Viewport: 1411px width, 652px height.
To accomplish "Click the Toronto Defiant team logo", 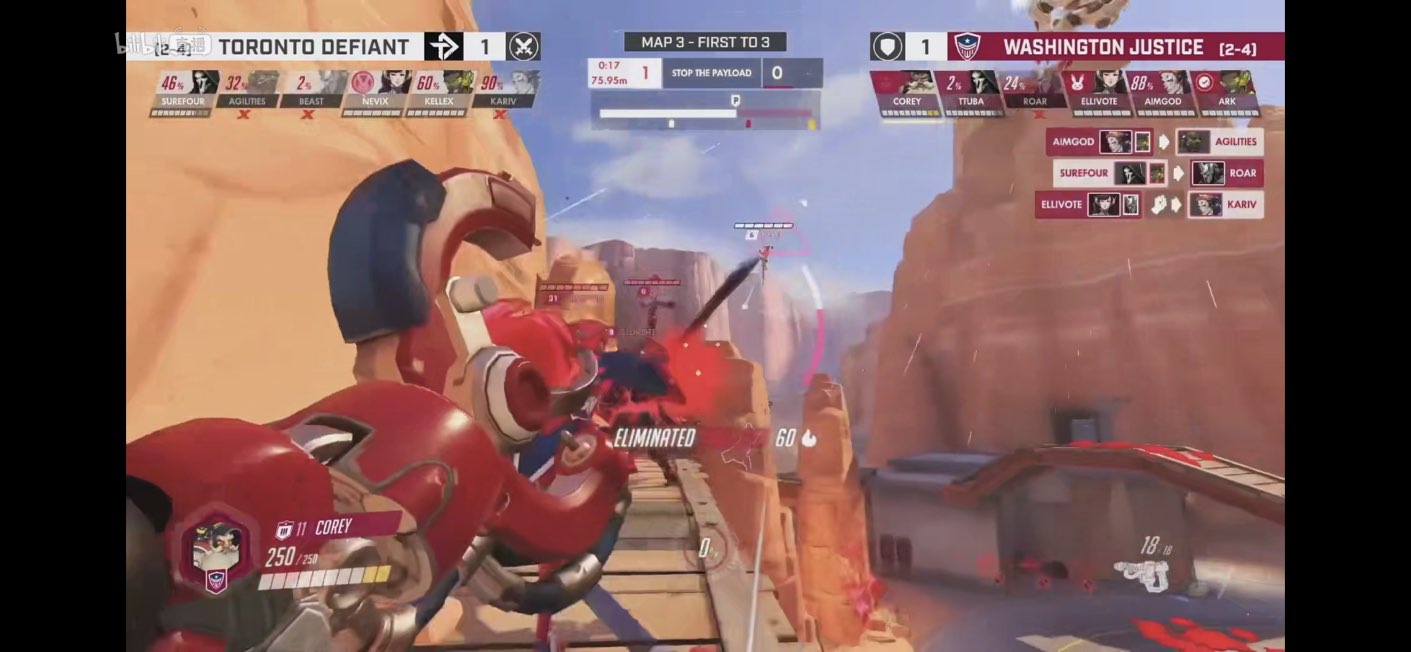I will click(x=443, y=47).
